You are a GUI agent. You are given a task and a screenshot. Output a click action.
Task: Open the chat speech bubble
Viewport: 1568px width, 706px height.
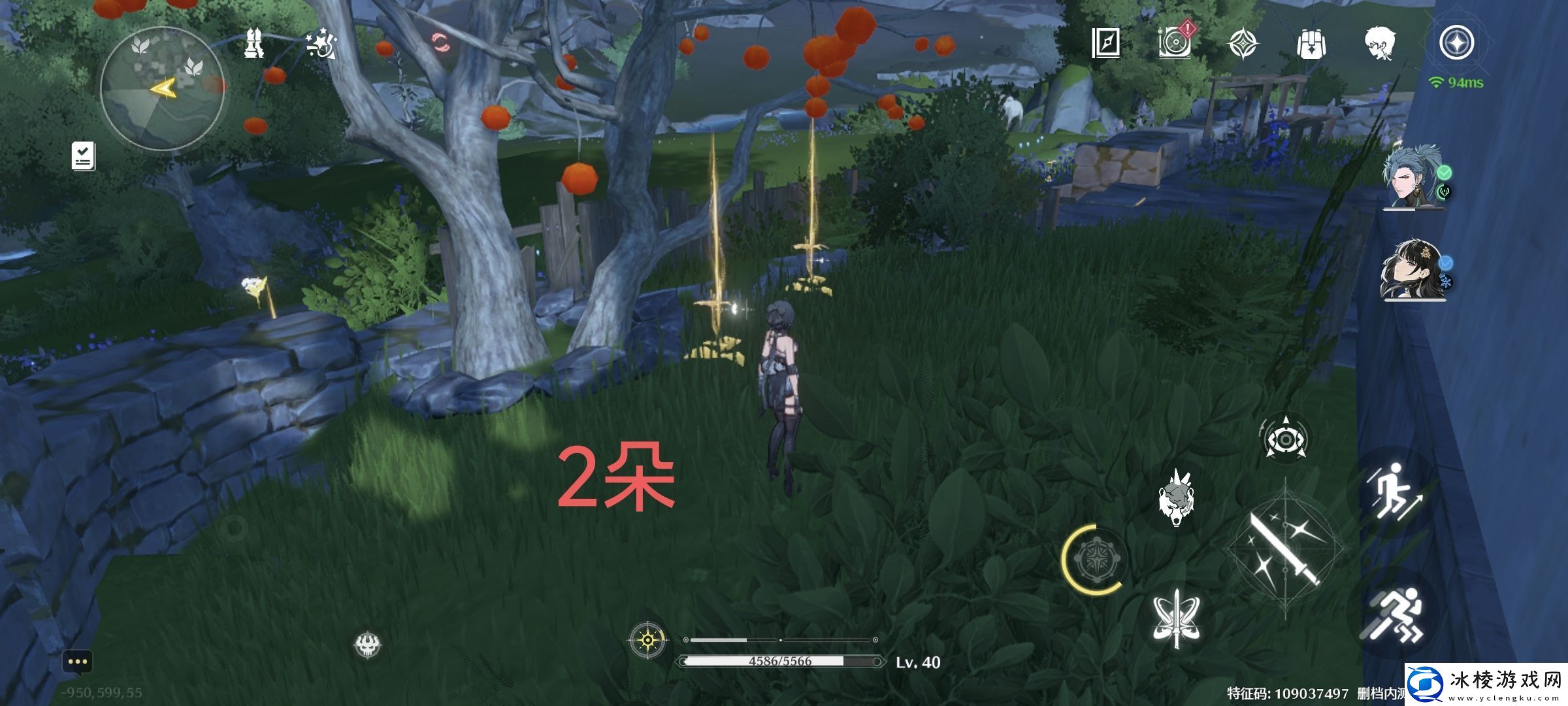77,663
